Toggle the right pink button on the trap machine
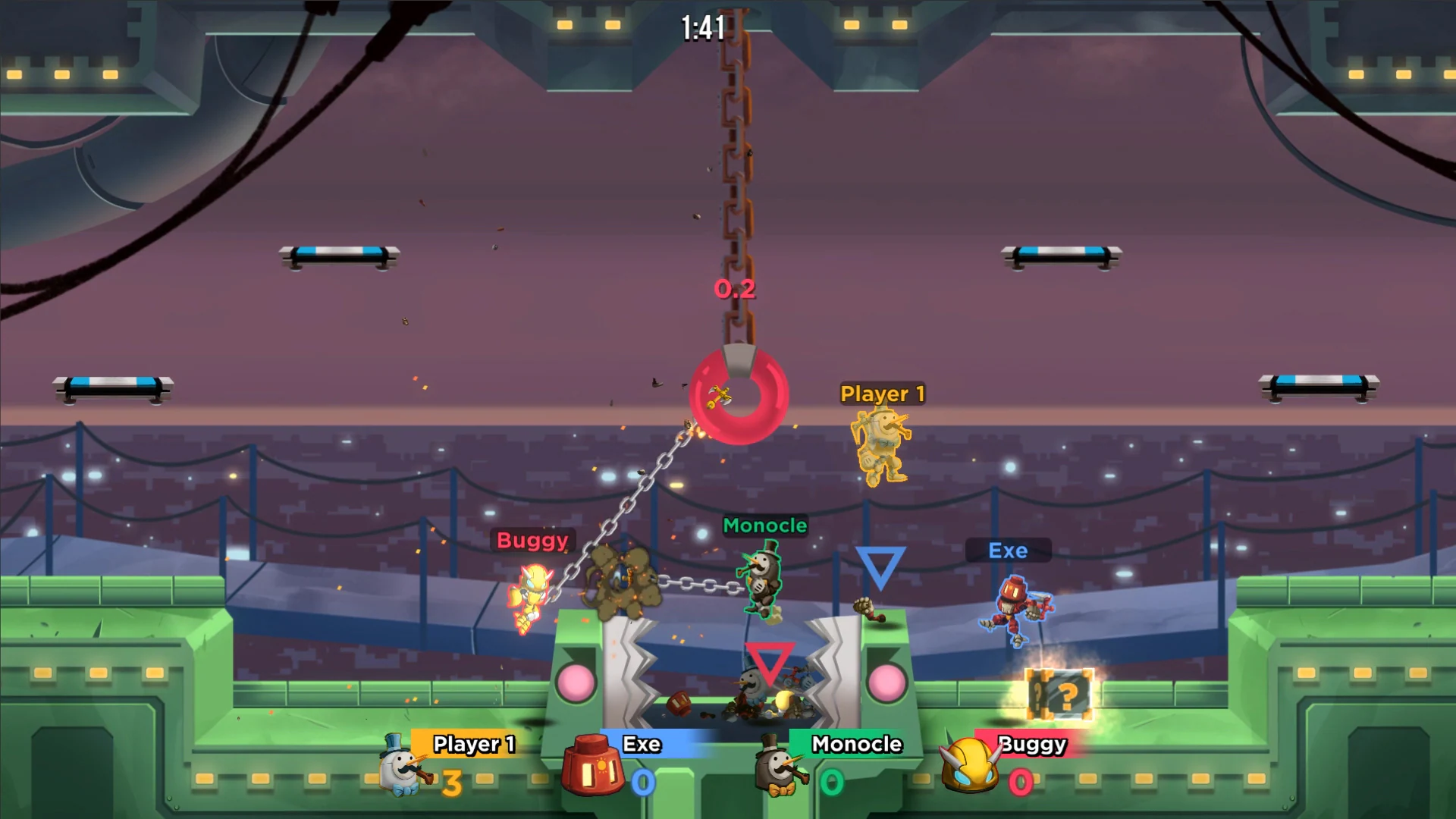Image resolution: width=1456 pixels, height=819 pixels. [x=890, y=681]
